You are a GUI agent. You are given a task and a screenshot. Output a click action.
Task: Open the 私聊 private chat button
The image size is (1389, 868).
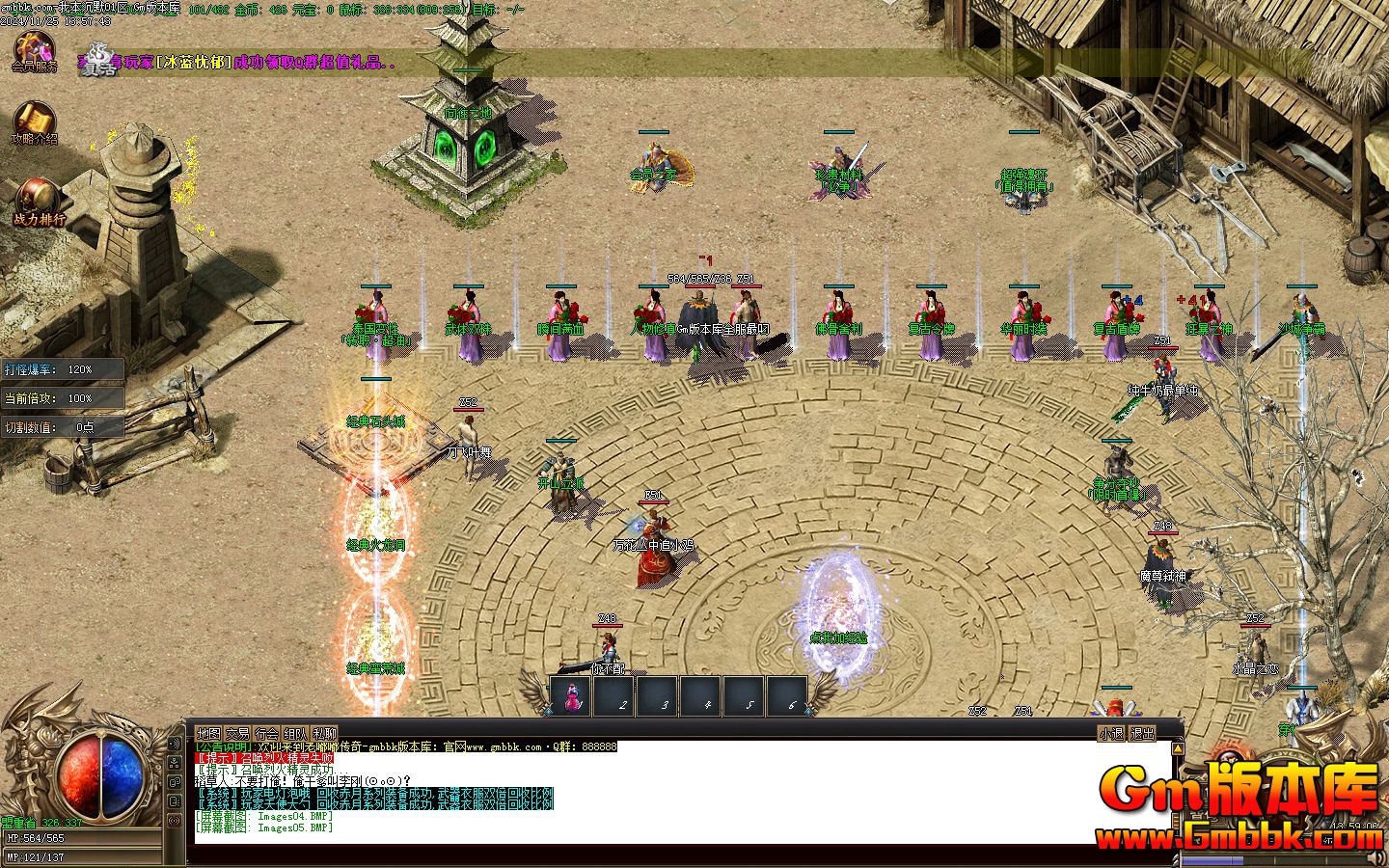[324, 734]
